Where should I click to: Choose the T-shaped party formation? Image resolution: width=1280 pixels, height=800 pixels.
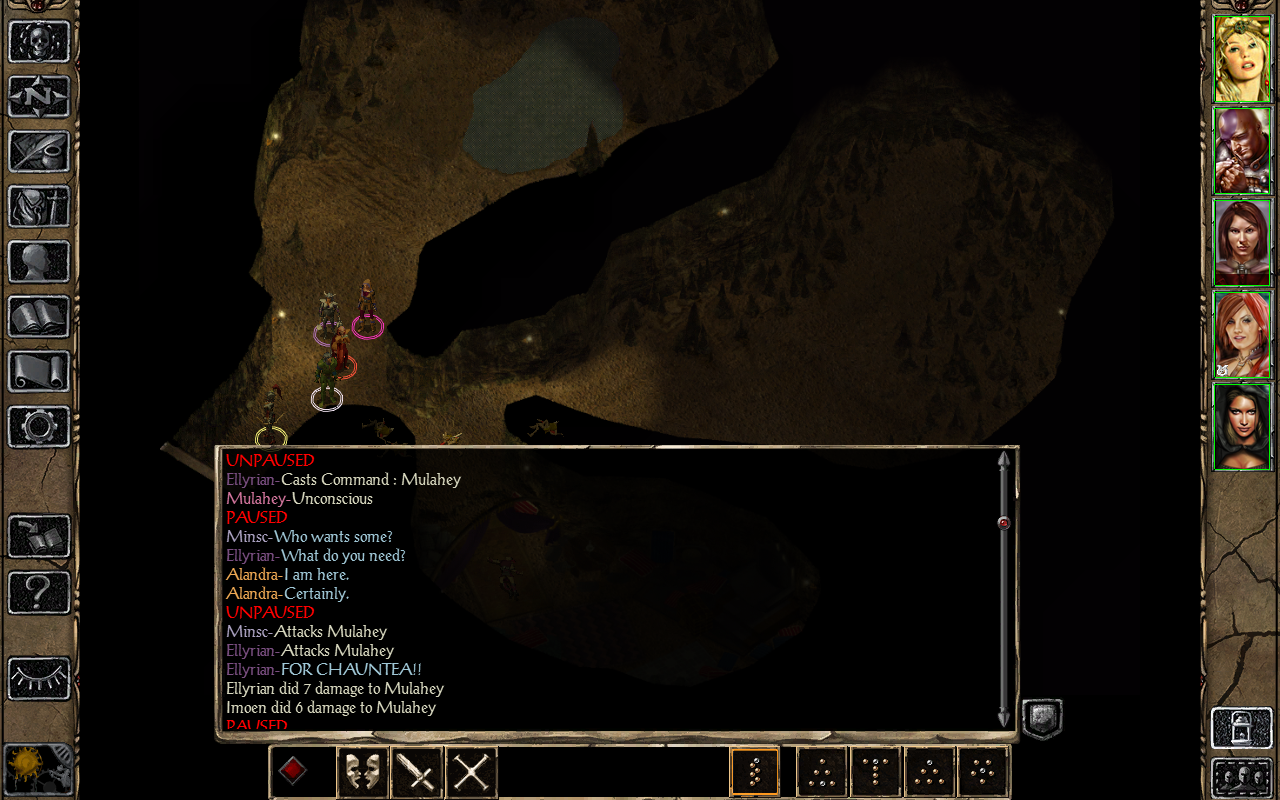point(876,772)
